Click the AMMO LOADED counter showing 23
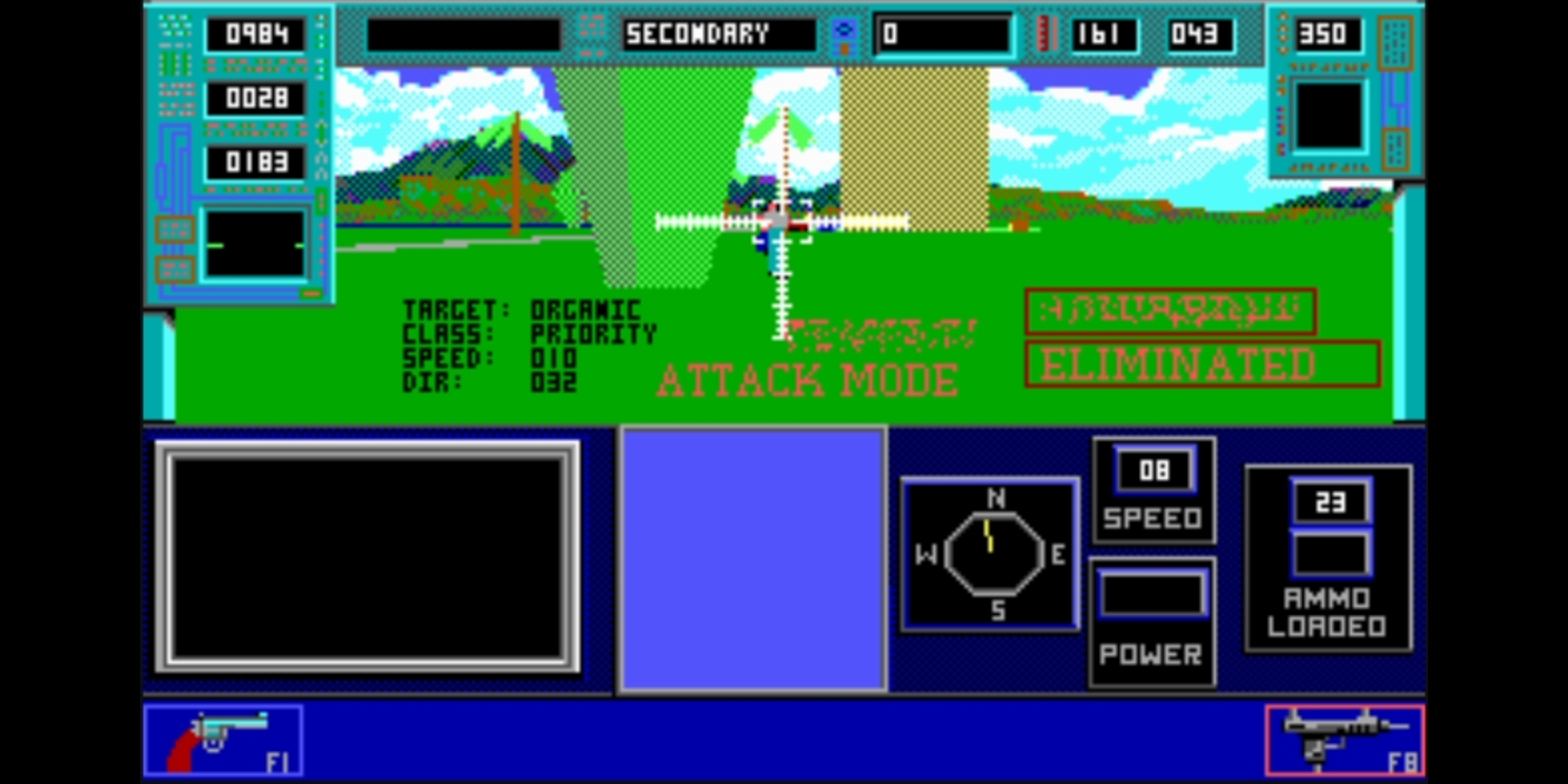This screenshot has width=1568, height=784. (x=1332, y=502)
